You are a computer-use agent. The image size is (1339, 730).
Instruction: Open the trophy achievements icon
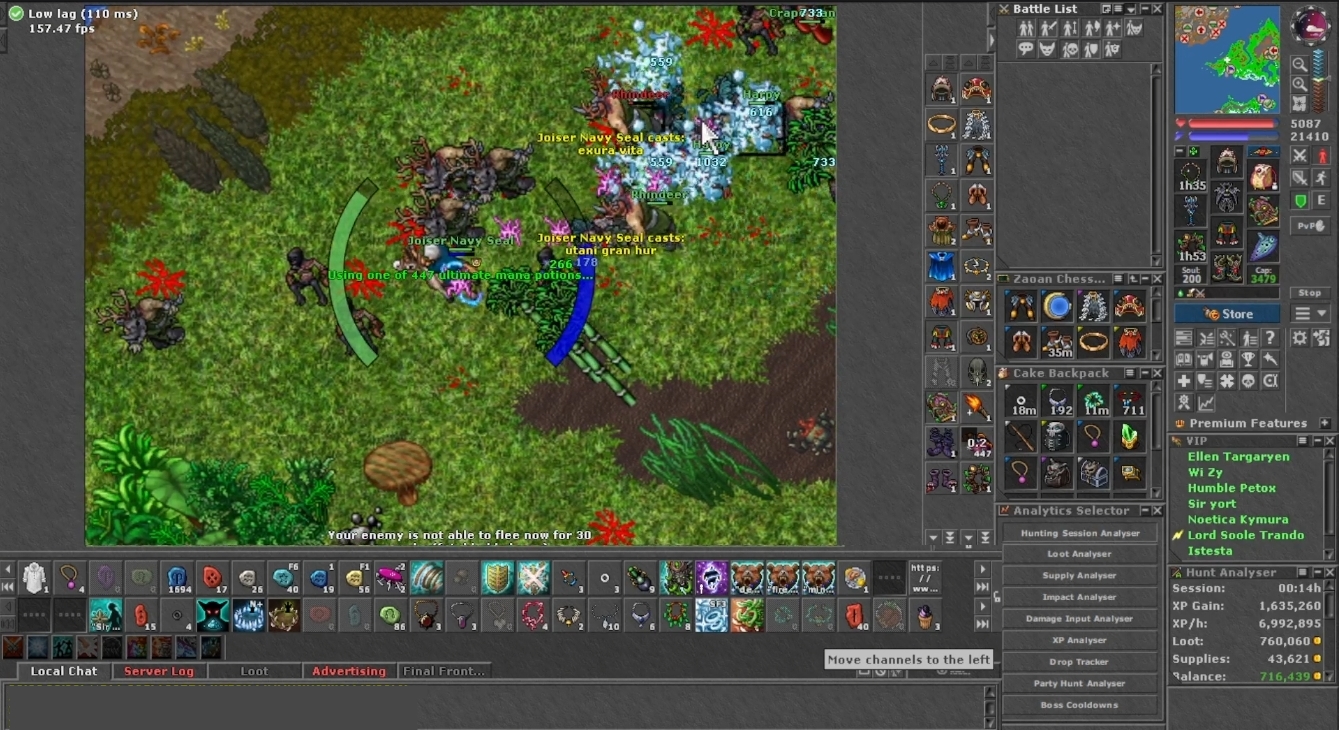(1250, 360)
